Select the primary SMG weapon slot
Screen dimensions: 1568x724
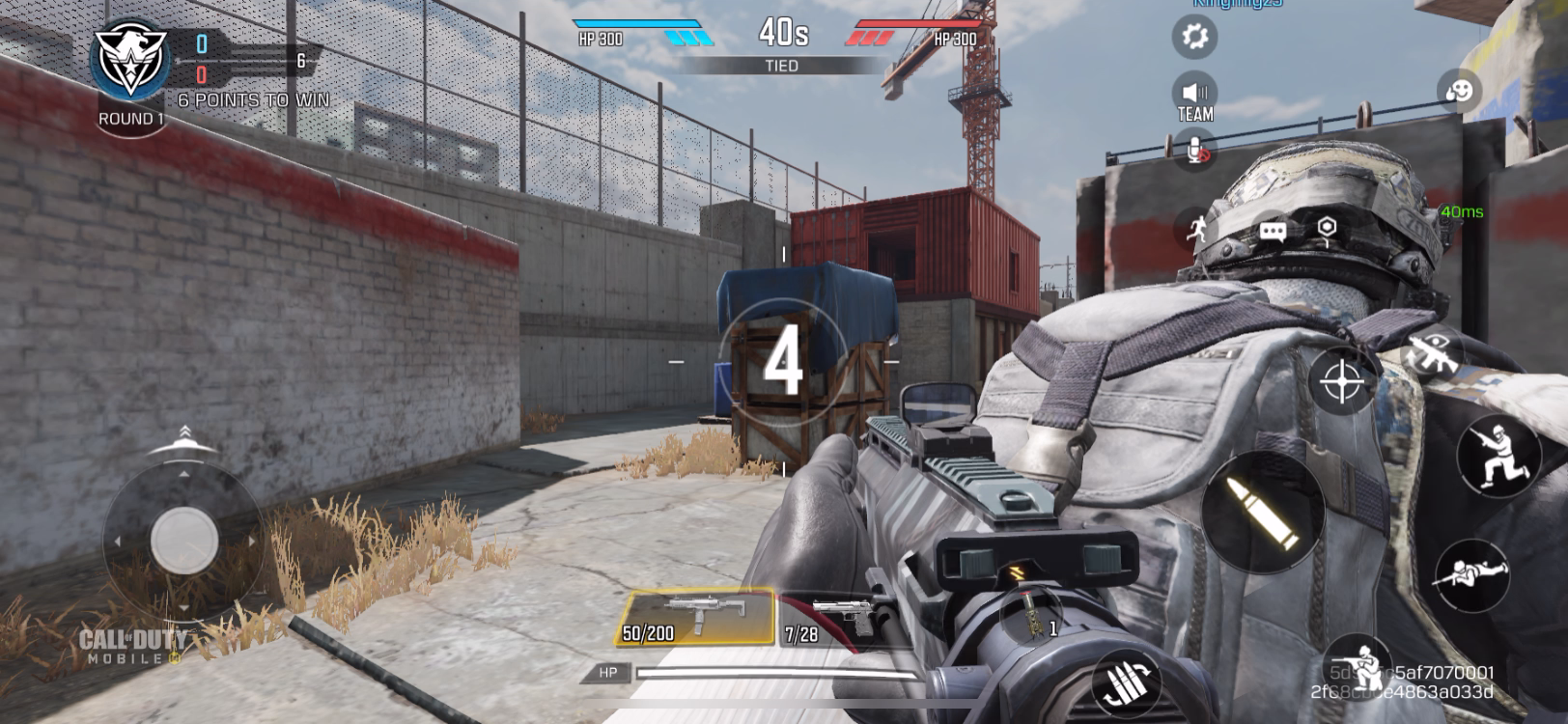695,618
